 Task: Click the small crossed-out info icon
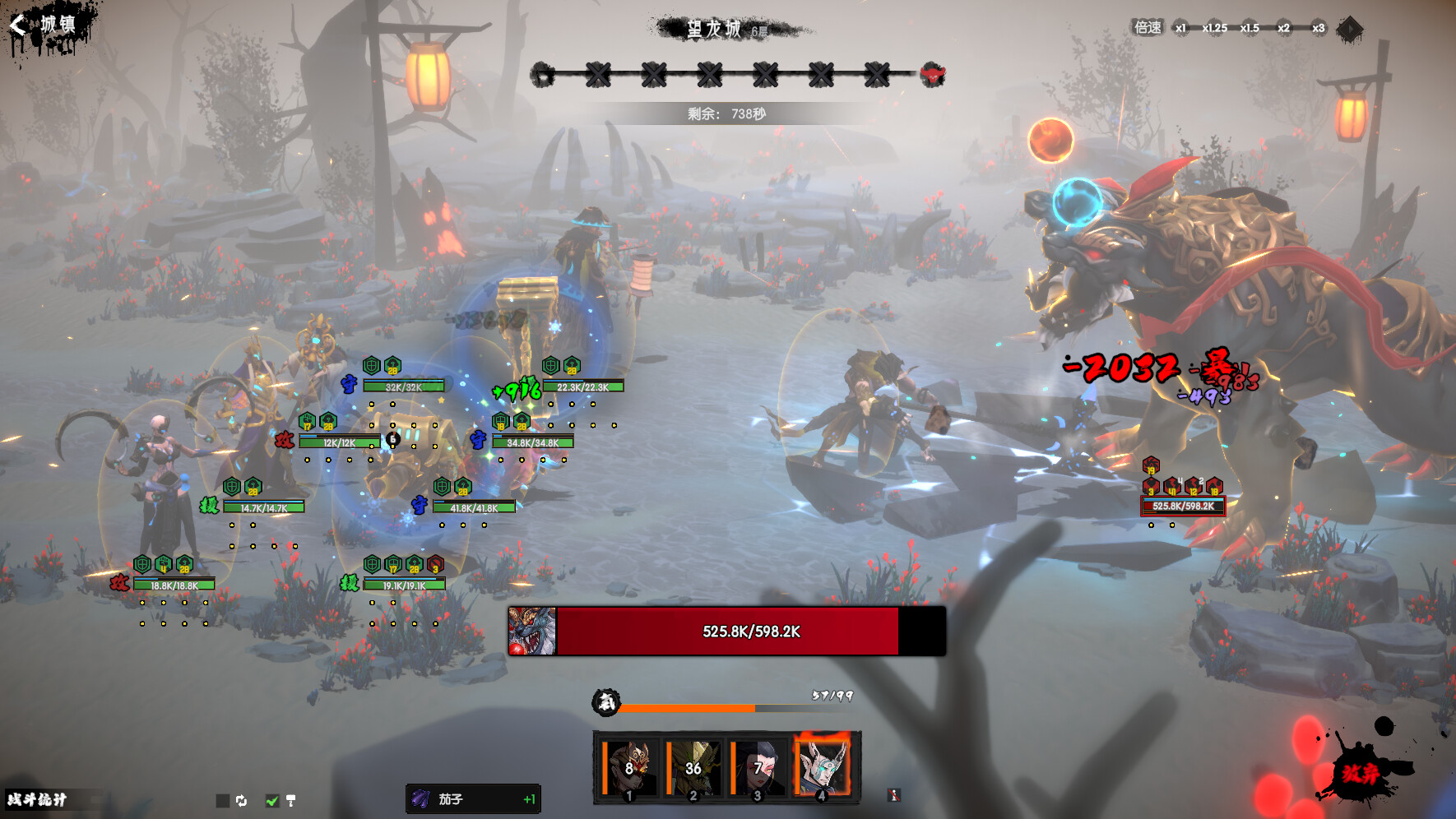(894, 795)
